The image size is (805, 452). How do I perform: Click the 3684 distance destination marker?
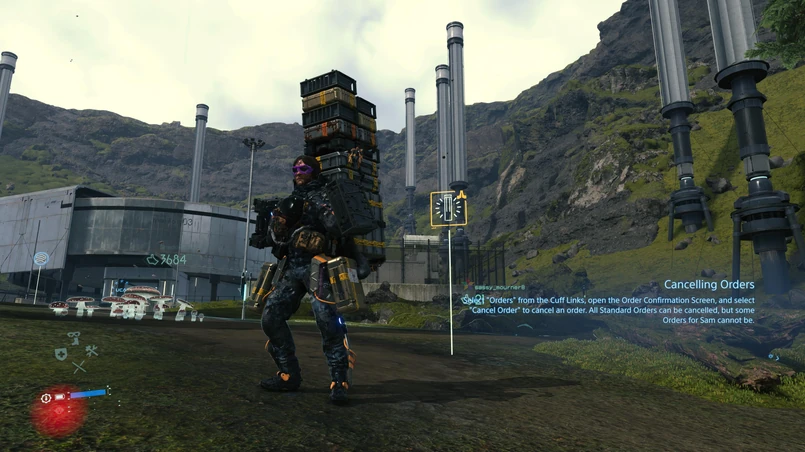[x=166, y=260]
